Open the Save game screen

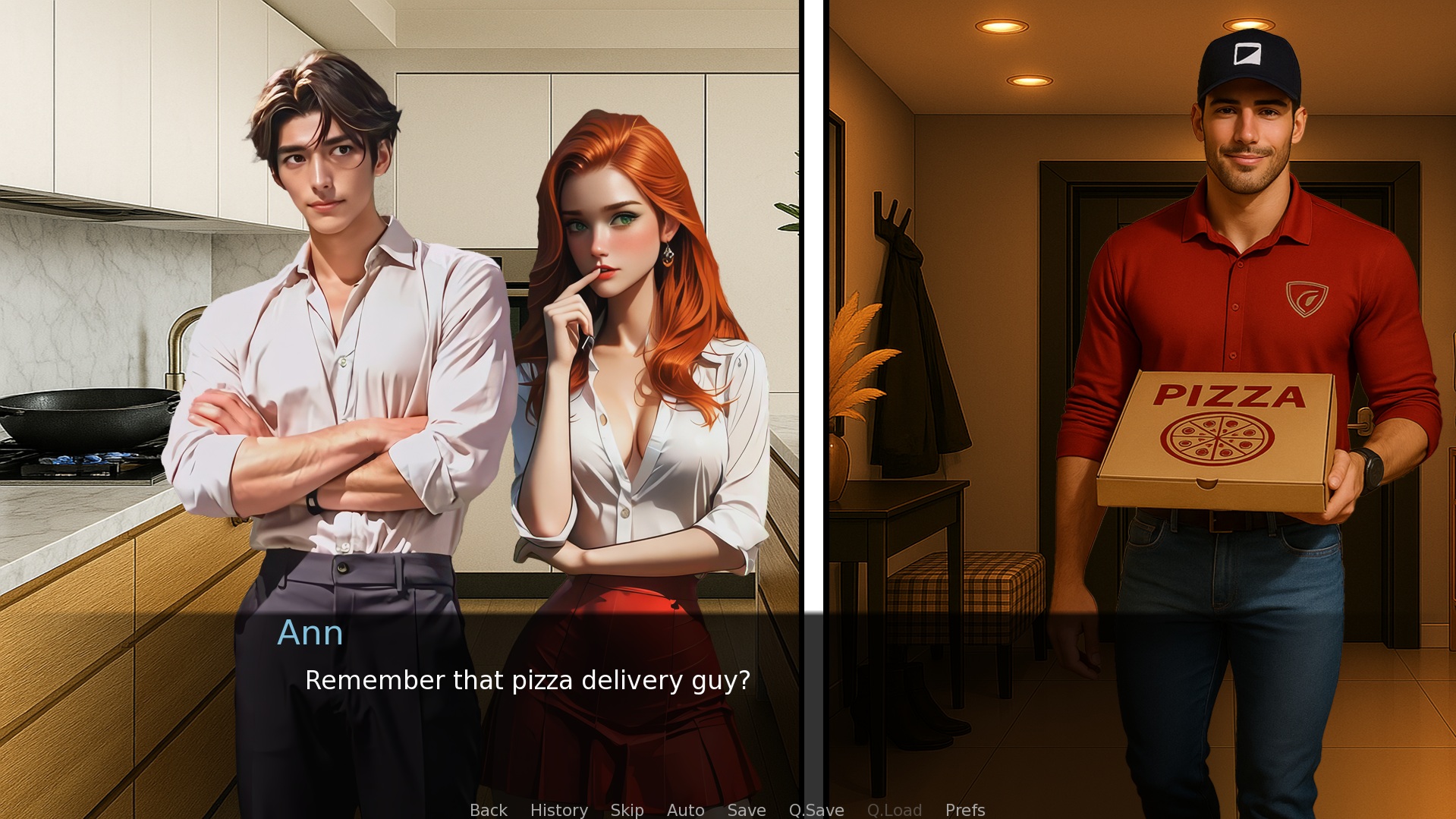pos(746,810)
